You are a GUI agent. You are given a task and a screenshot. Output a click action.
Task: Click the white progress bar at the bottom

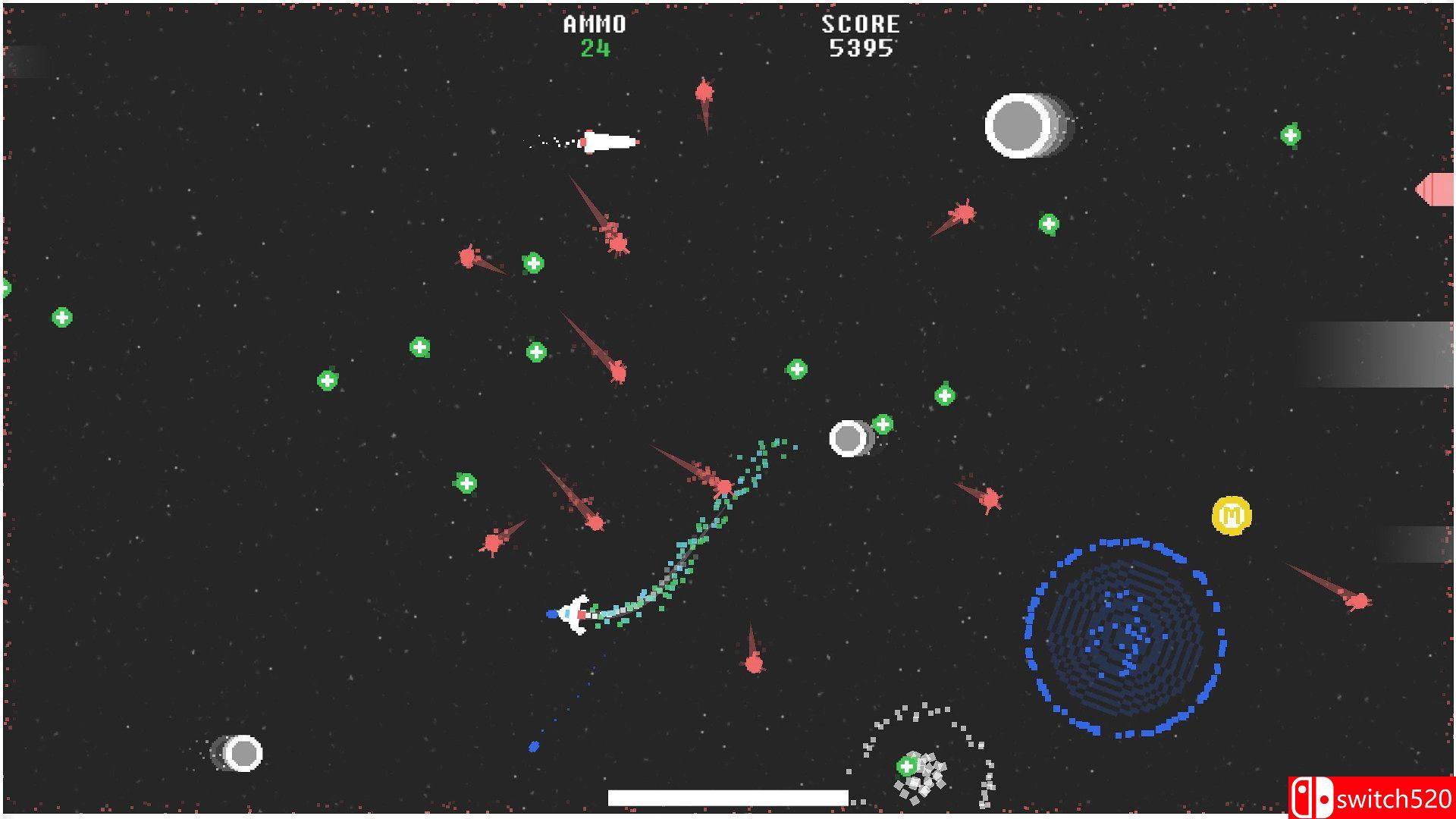click(726, 797)
